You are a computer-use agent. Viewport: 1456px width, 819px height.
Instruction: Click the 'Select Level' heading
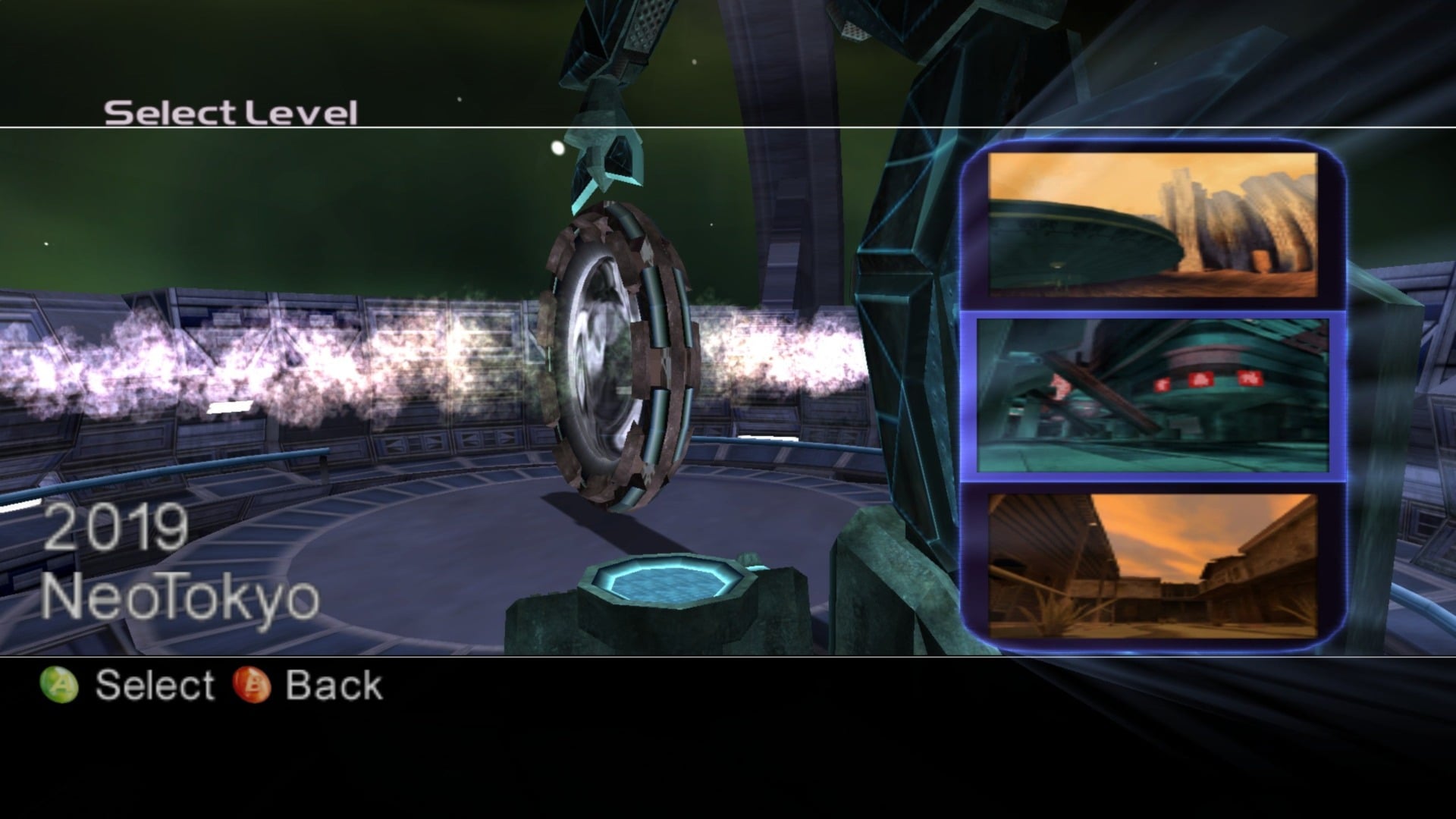click(x=231, y=112)
